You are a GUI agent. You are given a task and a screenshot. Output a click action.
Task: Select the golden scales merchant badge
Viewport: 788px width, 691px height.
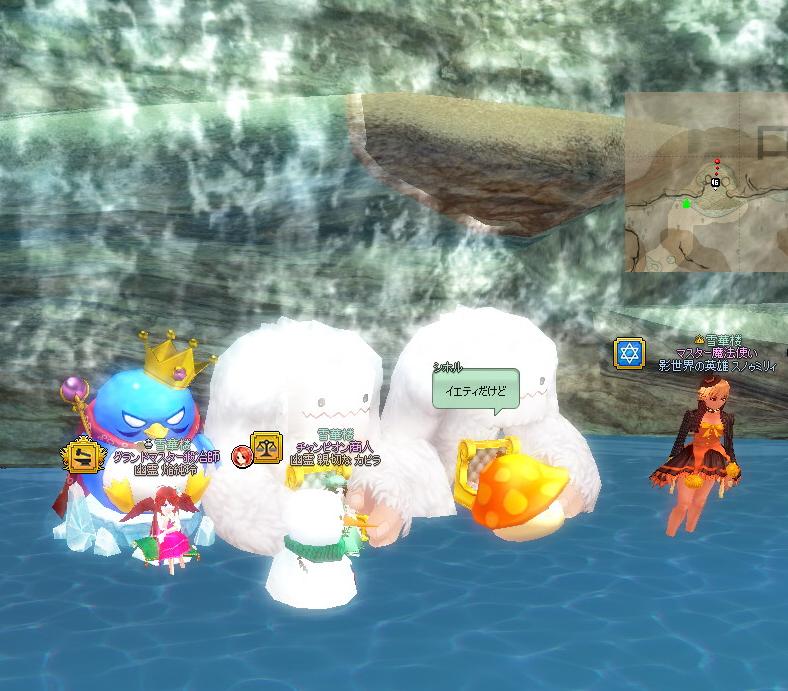coord(267,447)
